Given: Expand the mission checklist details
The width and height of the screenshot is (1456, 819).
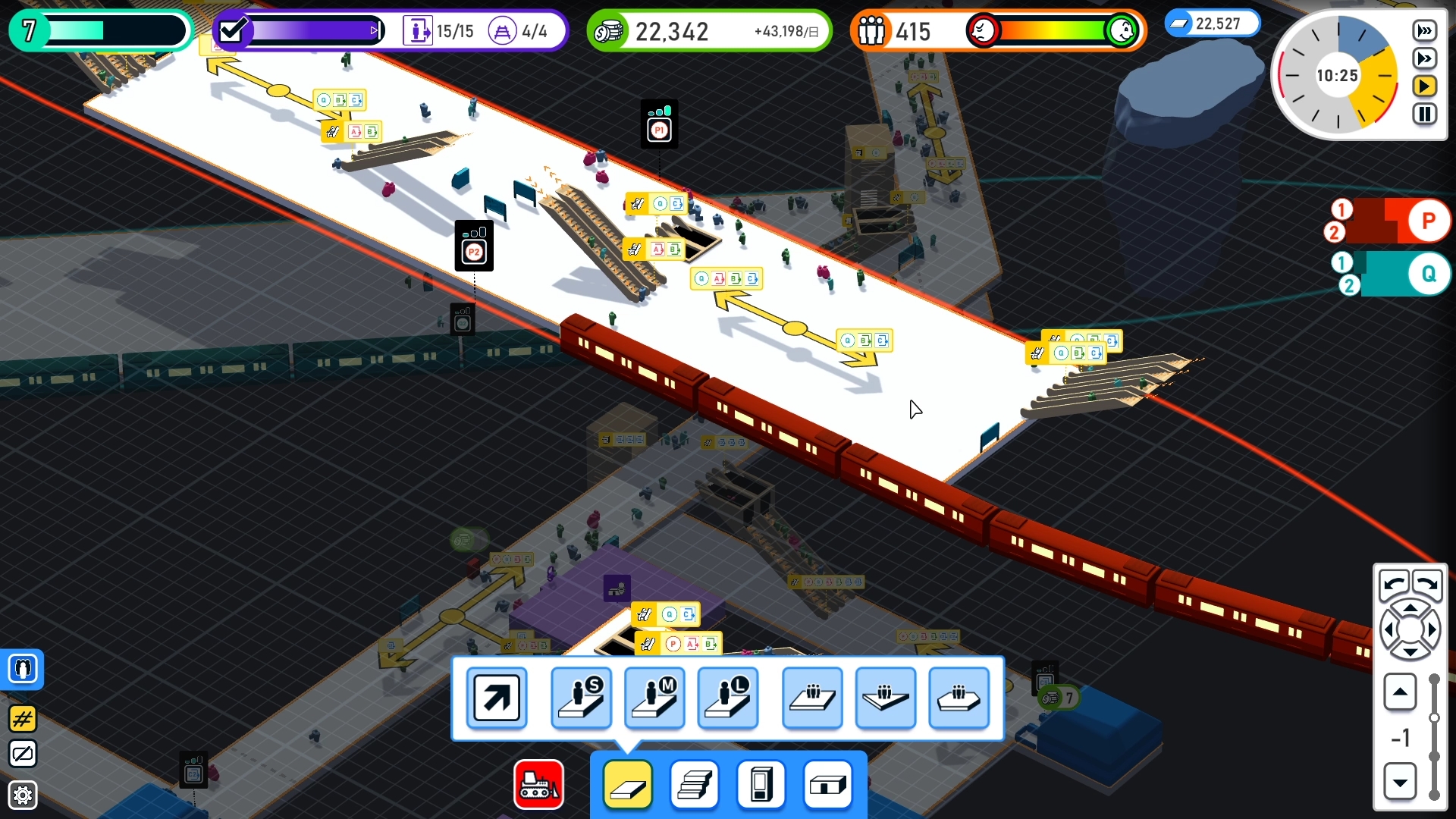Looking at the screenshot, I should click(375, 30).
